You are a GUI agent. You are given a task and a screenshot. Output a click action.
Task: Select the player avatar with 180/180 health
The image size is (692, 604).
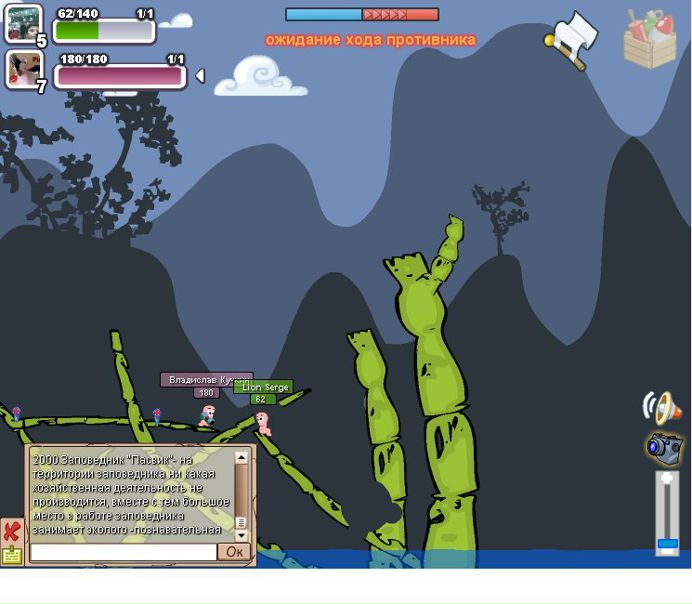[23, 69]
